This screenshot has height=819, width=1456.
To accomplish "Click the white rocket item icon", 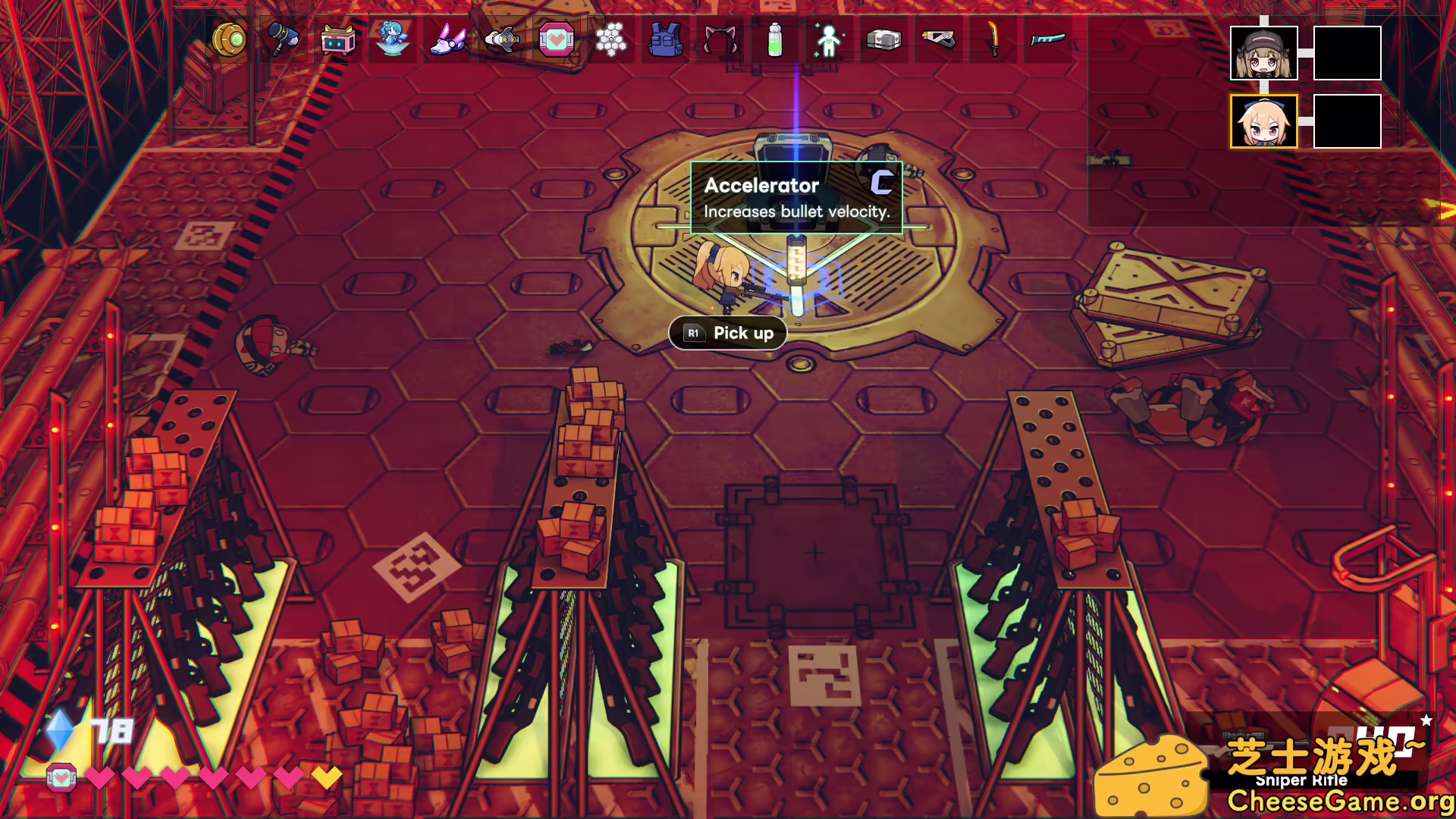I will [x=502, y=39].
